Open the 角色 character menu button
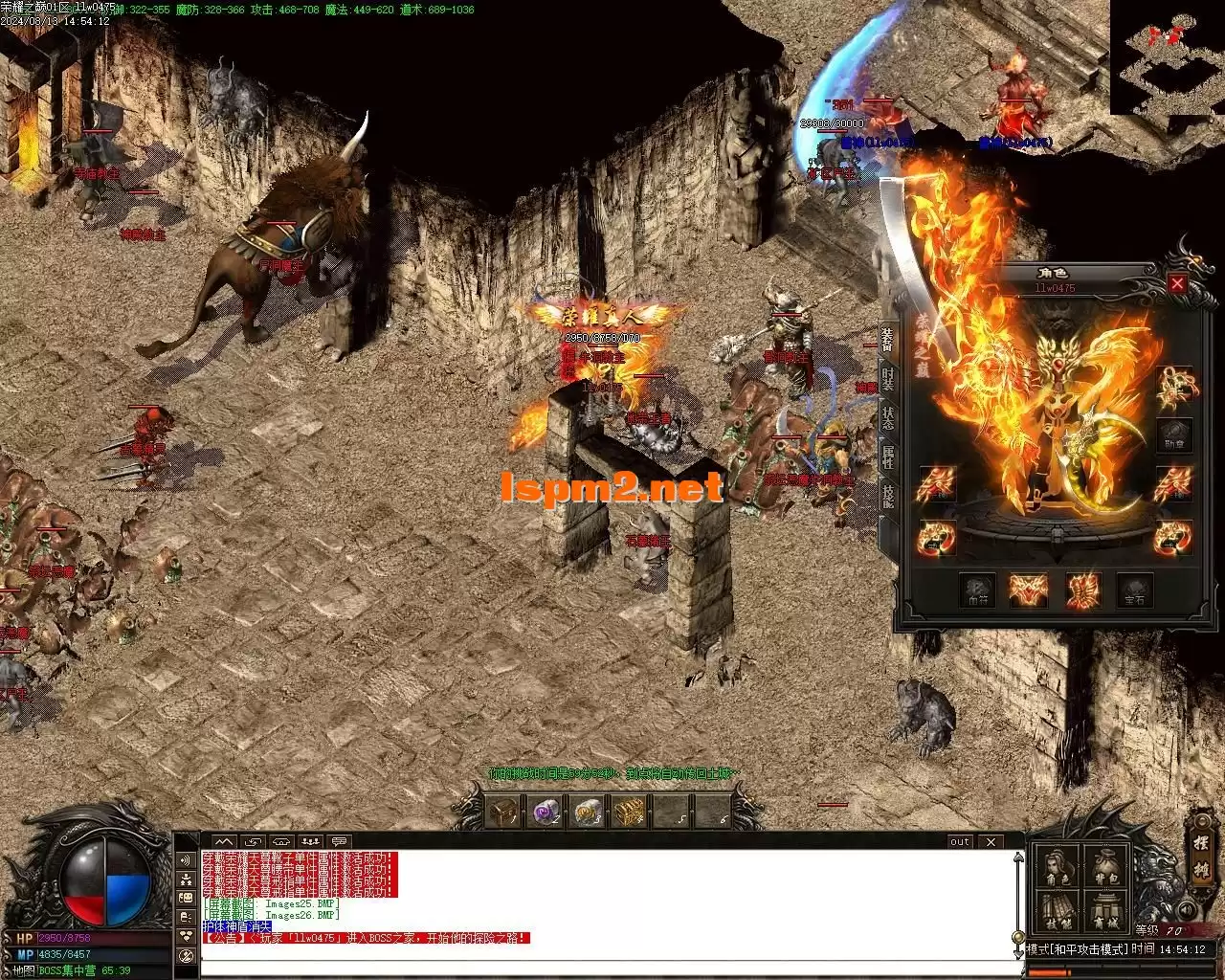Screen dimensions: 1225x980 [1058, 864]
